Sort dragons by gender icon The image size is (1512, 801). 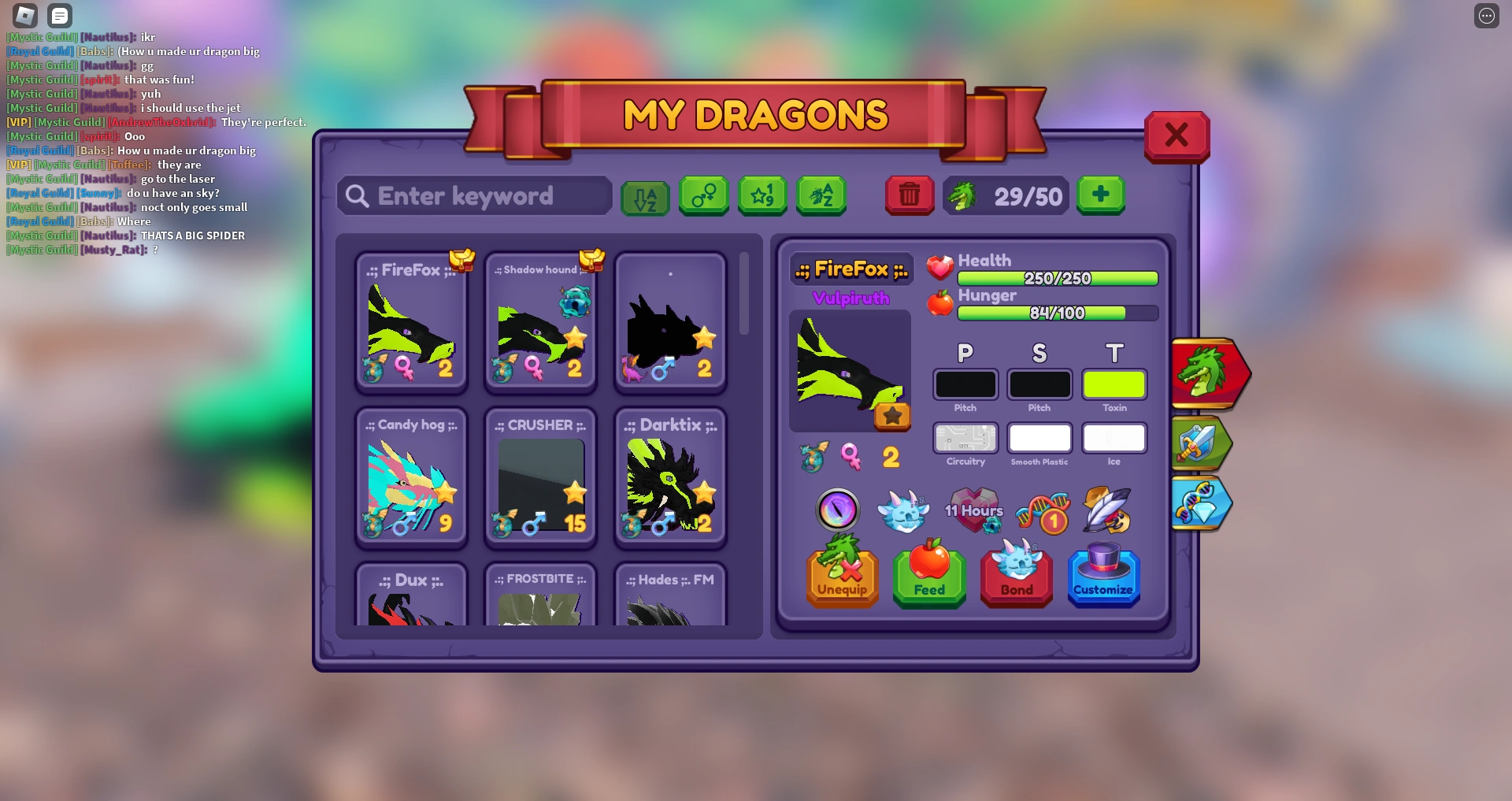(x=703, y=195)
